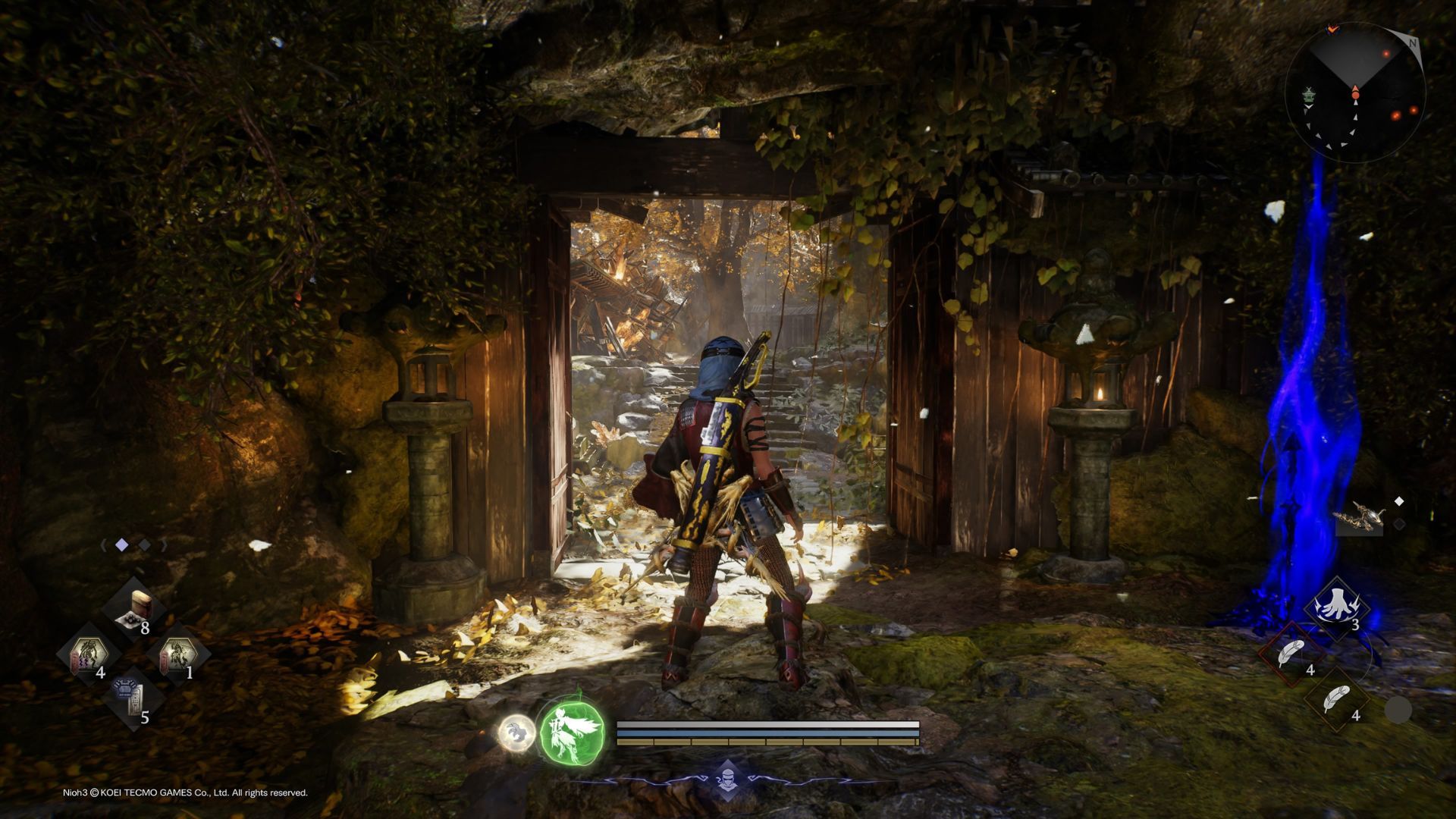
Task: Click the green shrine marker on minimap
Action: (x=1308, y=96)
